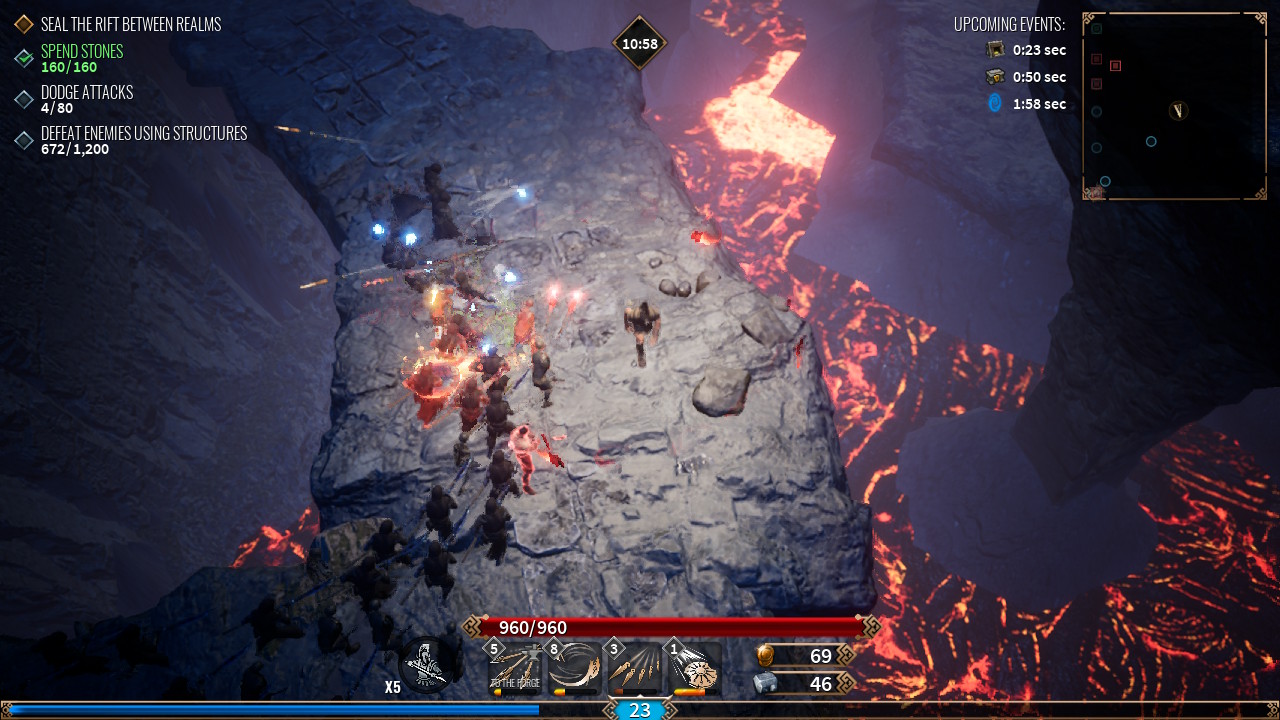Click the player marker on the minimap

pos(1179,110)
